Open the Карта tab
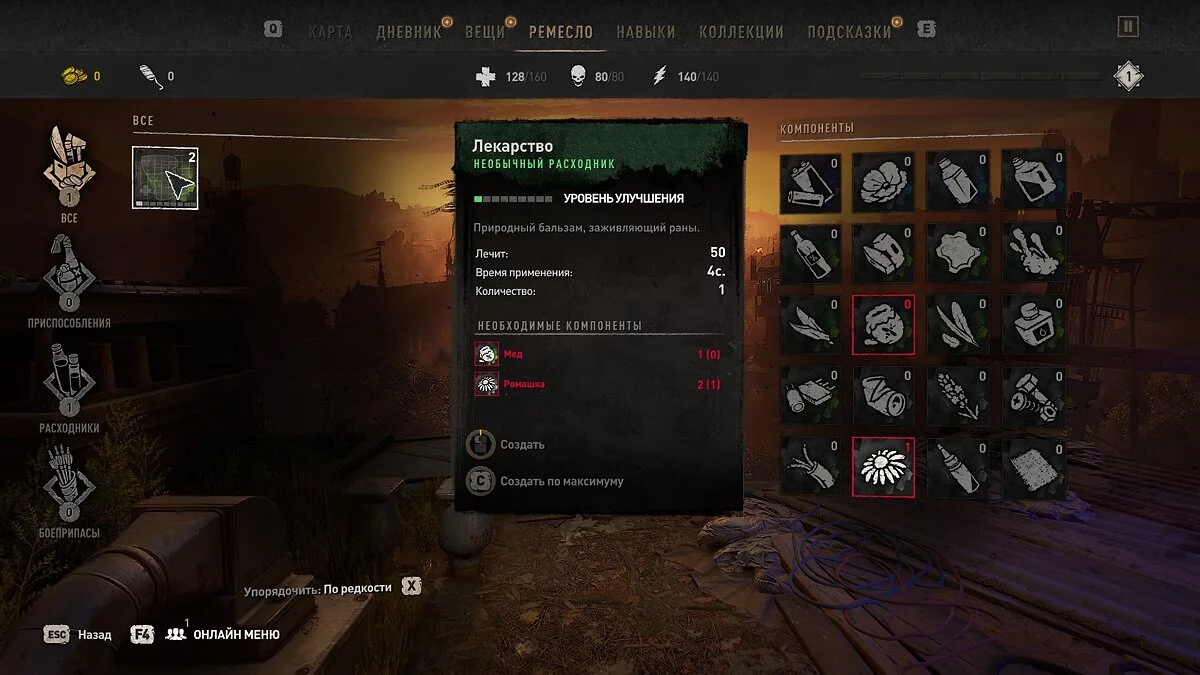Image resolution: width=1200 pixels, height=675 pixels. (330, 31)
